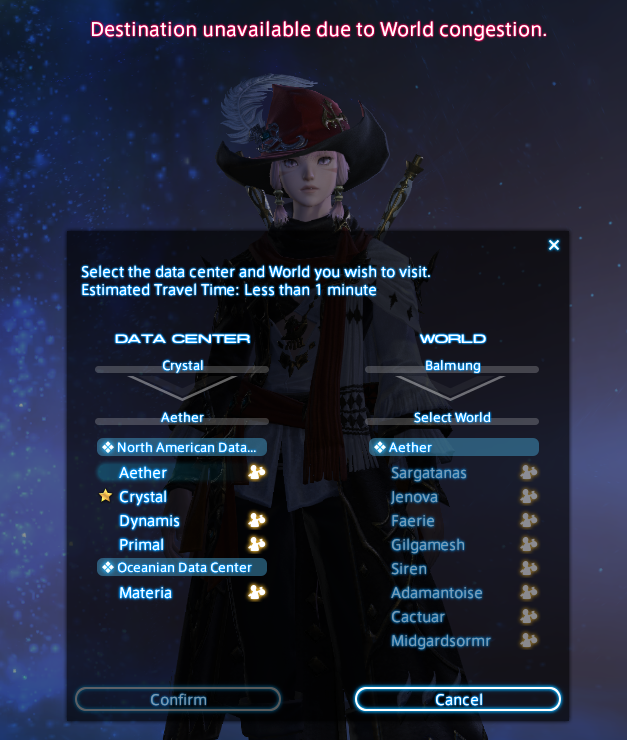This screenshot has width=627, height=740.
Task: Select the Gilgamesh world
Action: 428,544
